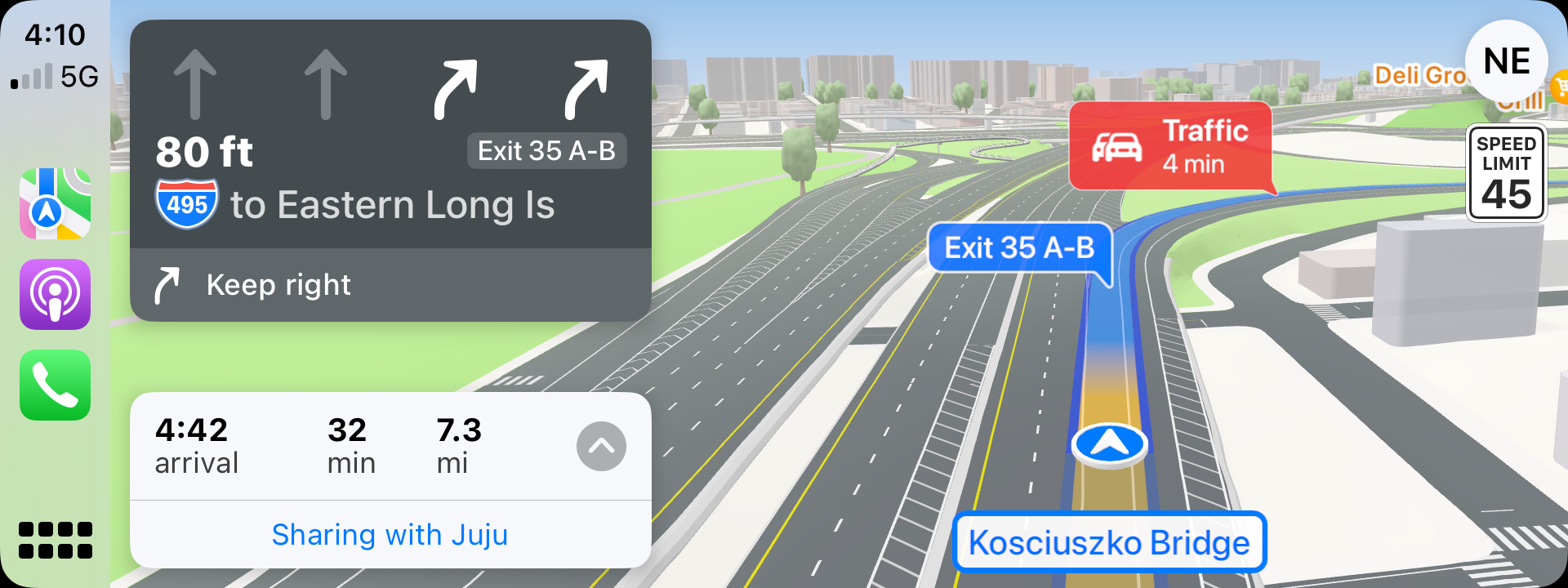Tap the arrival time trip summary
Image resolution: width=1568 pixels, height=588 pixels.
(197, 446)
